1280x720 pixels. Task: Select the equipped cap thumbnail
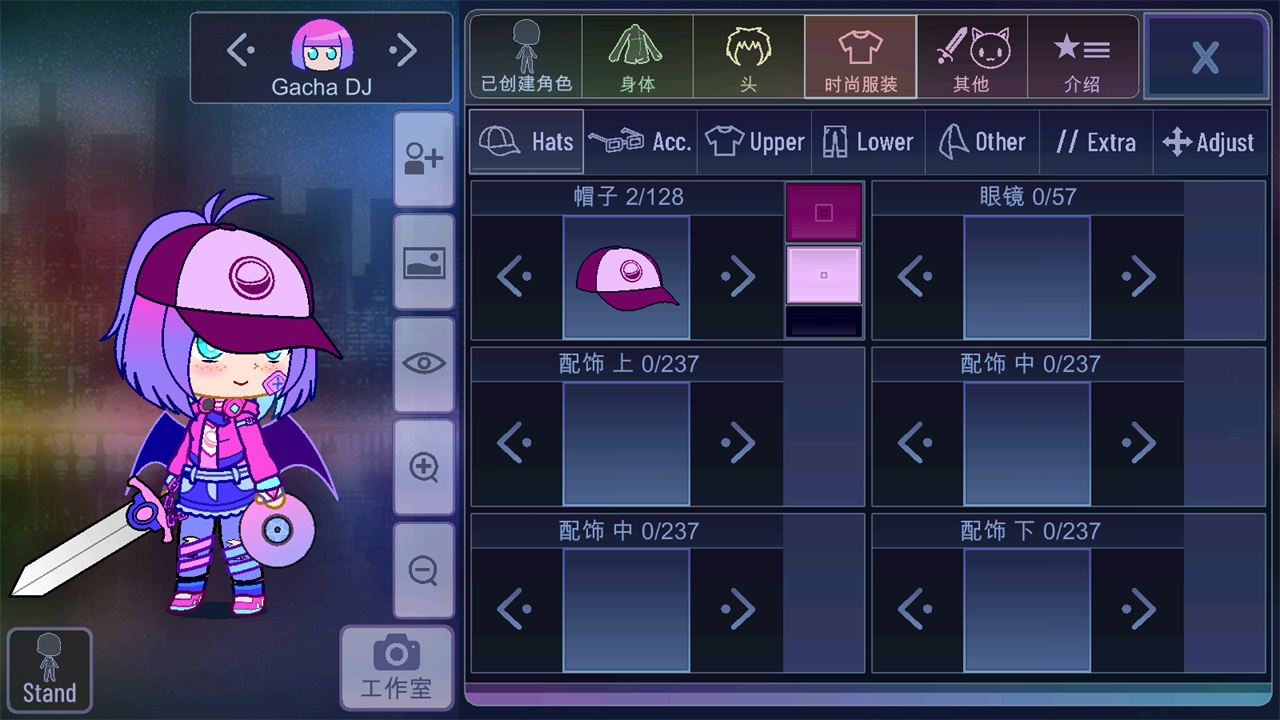click(x=627, y=276)
